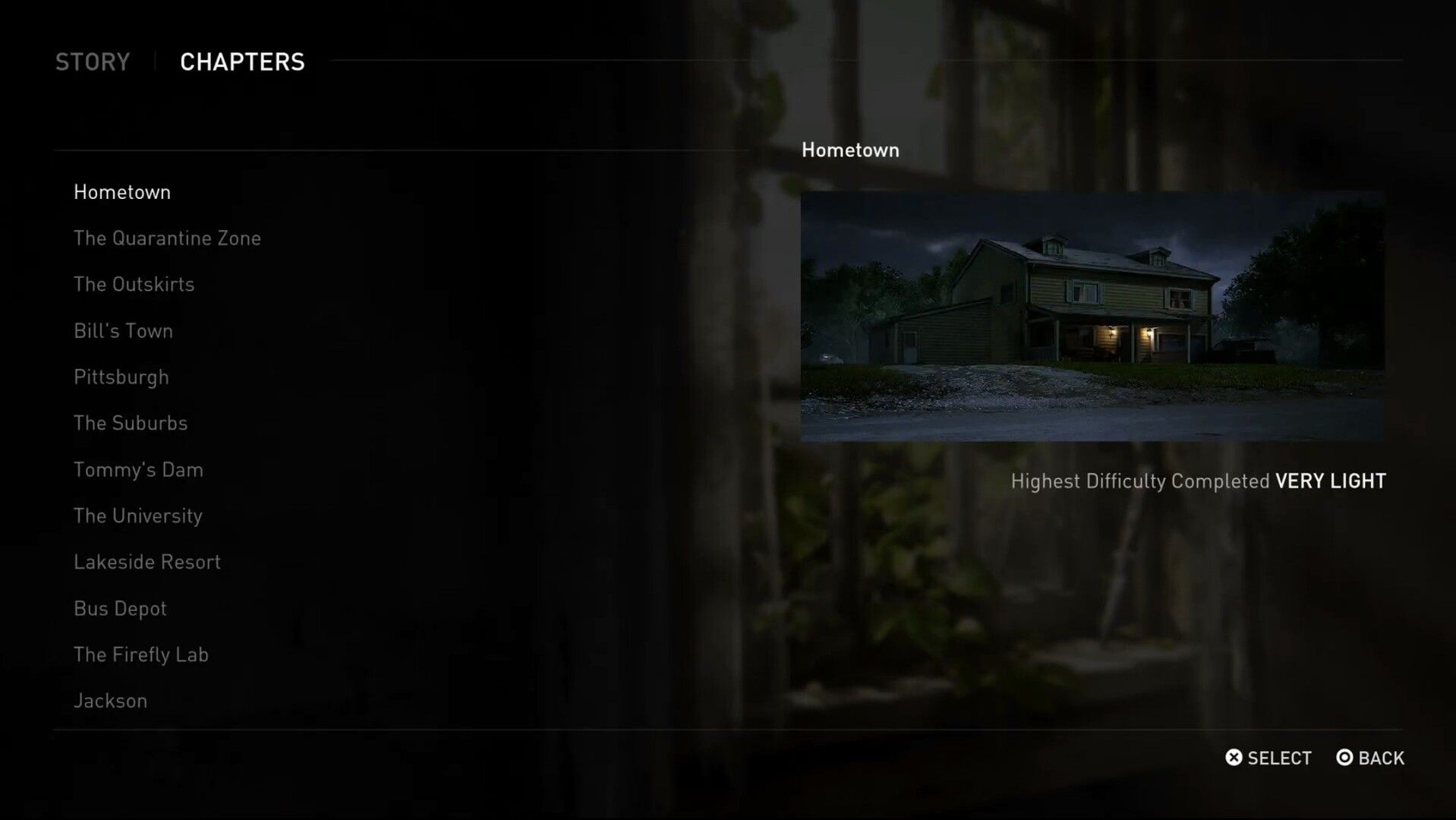This screenshot has width=1456, height=820.
Task: Choose The Suburbs chapter
Action: pos(131,423)
